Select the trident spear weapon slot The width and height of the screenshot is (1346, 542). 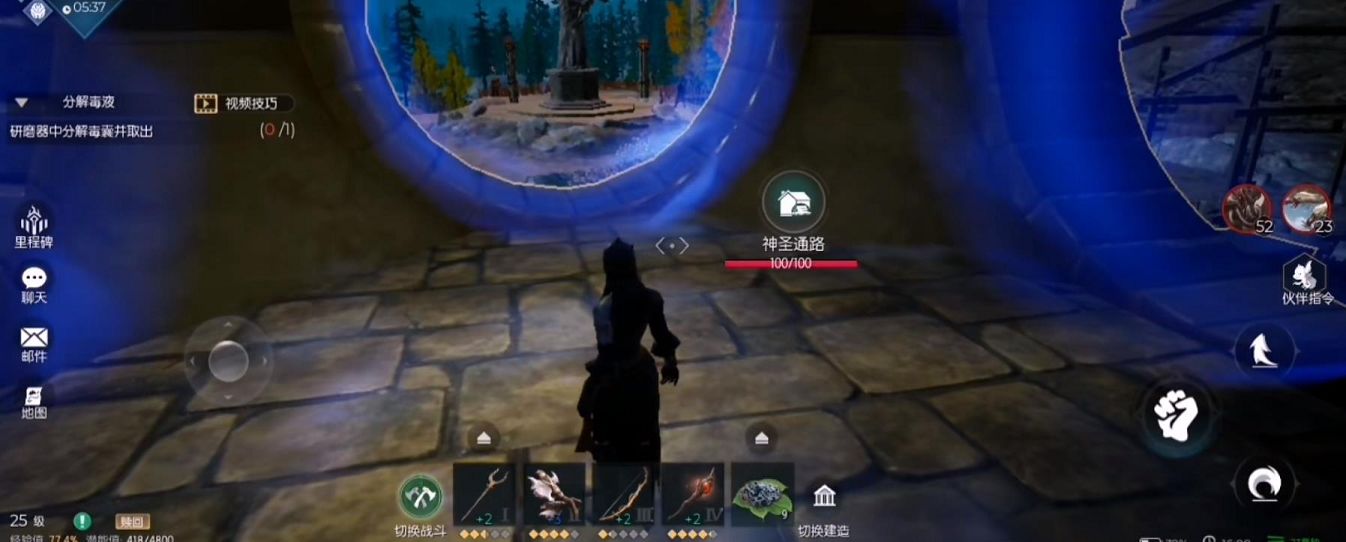484,494
